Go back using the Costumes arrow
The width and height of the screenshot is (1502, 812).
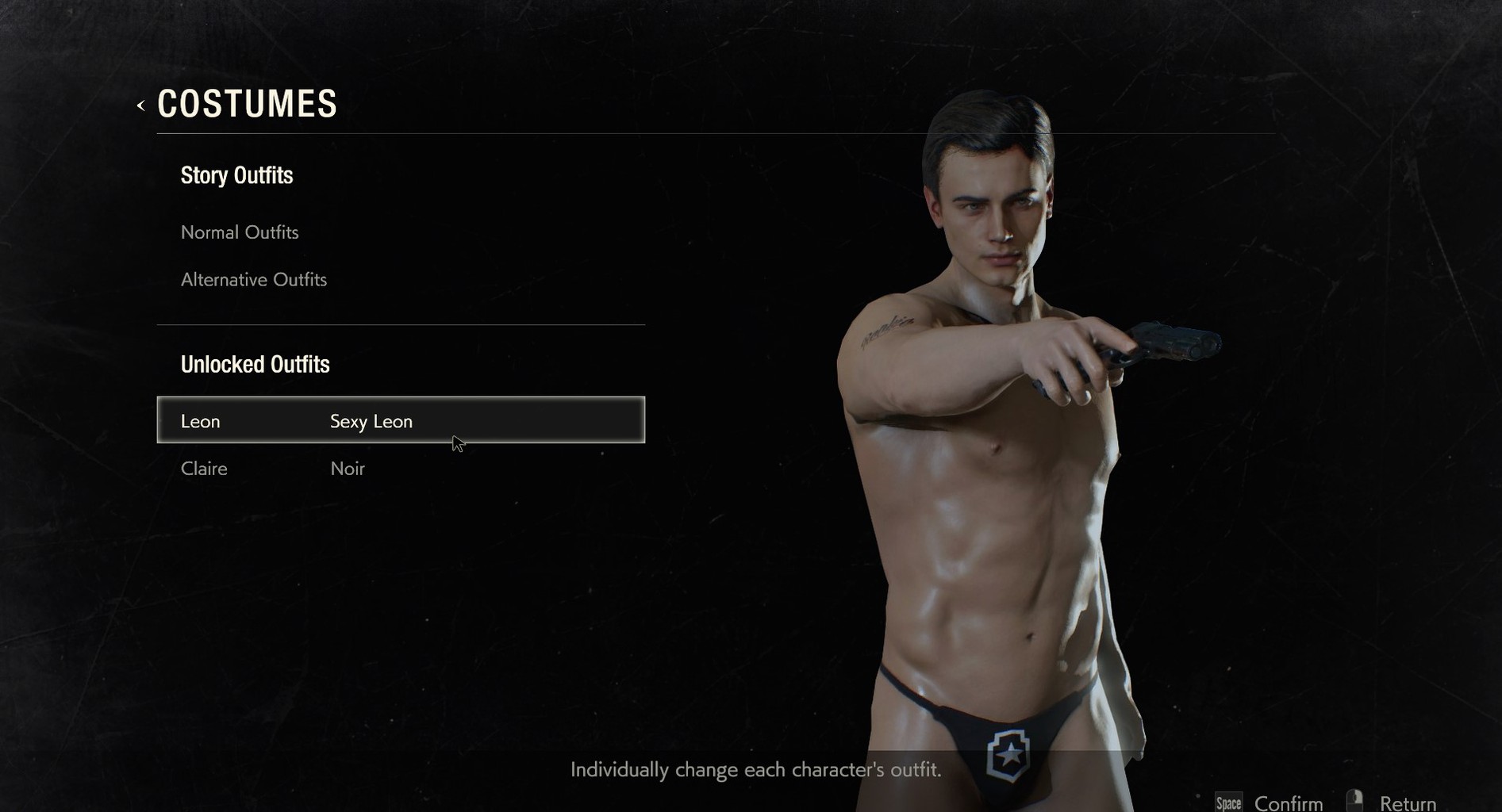point(141,105)
